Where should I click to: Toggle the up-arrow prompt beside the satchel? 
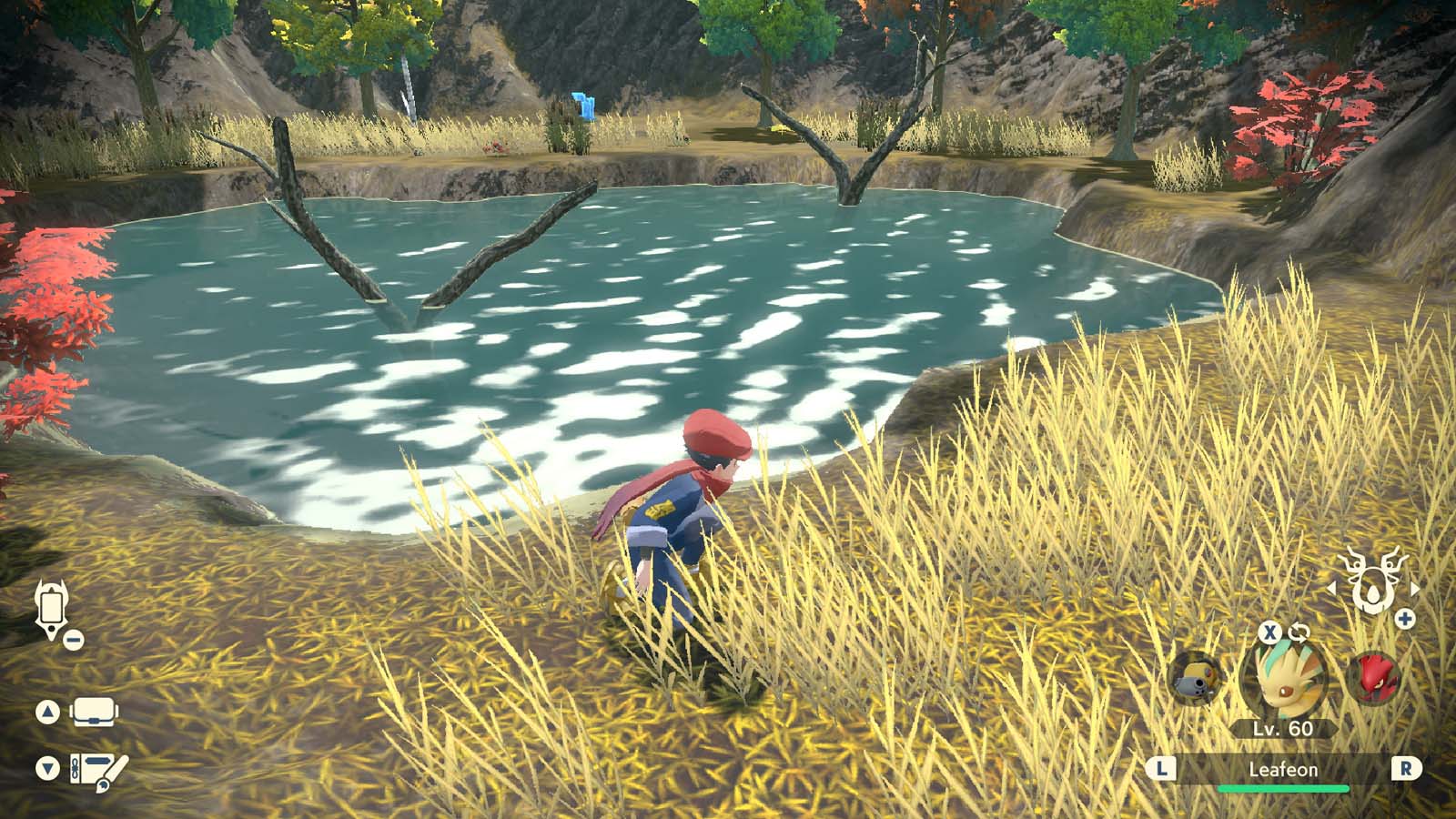pos(46,710)
